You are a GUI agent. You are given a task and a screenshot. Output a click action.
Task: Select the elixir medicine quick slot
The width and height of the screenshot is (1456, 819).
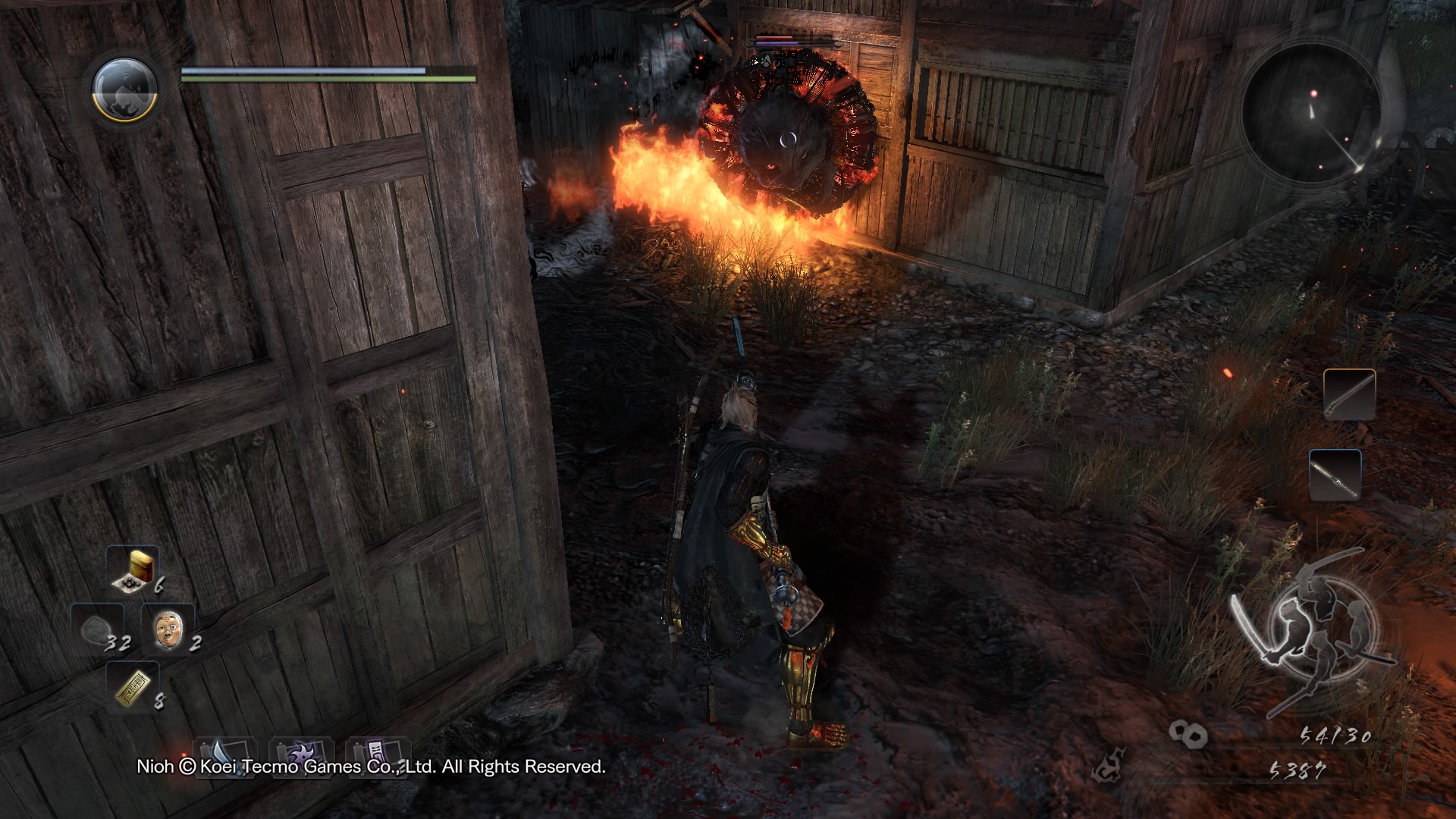point(133,569)
